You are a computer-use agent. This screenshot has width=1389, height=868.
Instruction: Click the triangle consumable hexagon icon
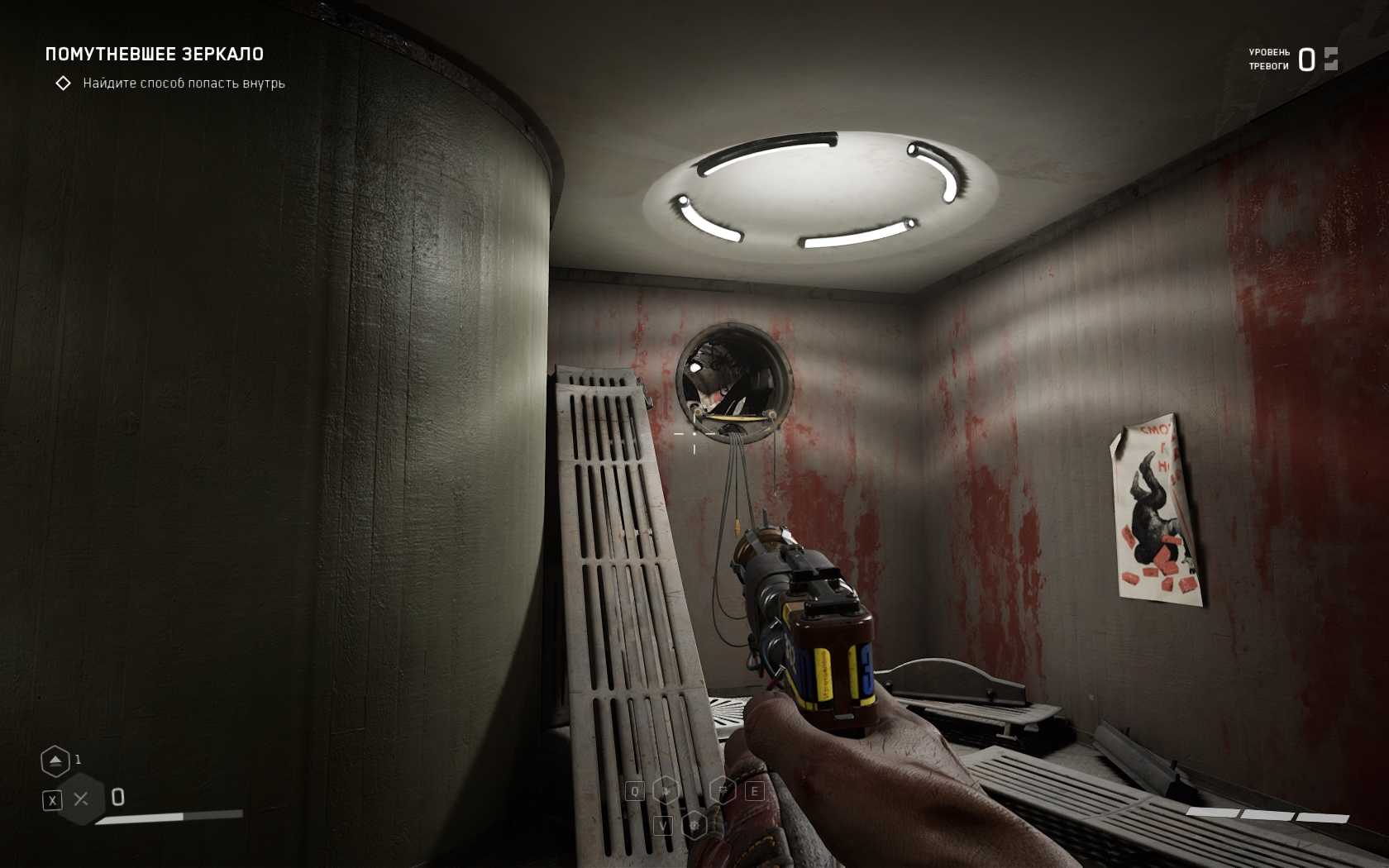(x=55, y=761)
